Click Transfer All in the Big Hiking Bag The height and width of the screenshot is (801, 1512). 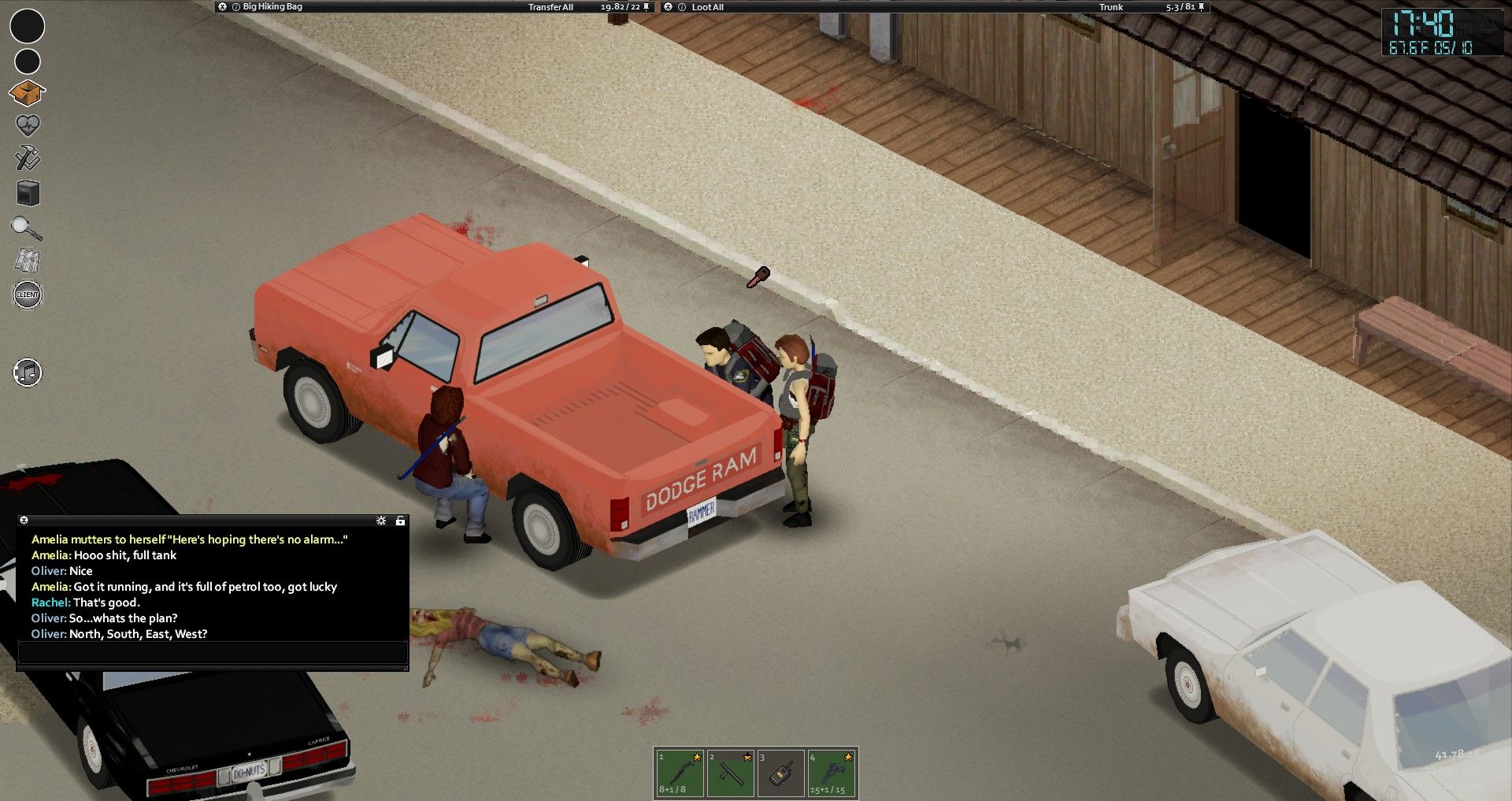(550, 7)
